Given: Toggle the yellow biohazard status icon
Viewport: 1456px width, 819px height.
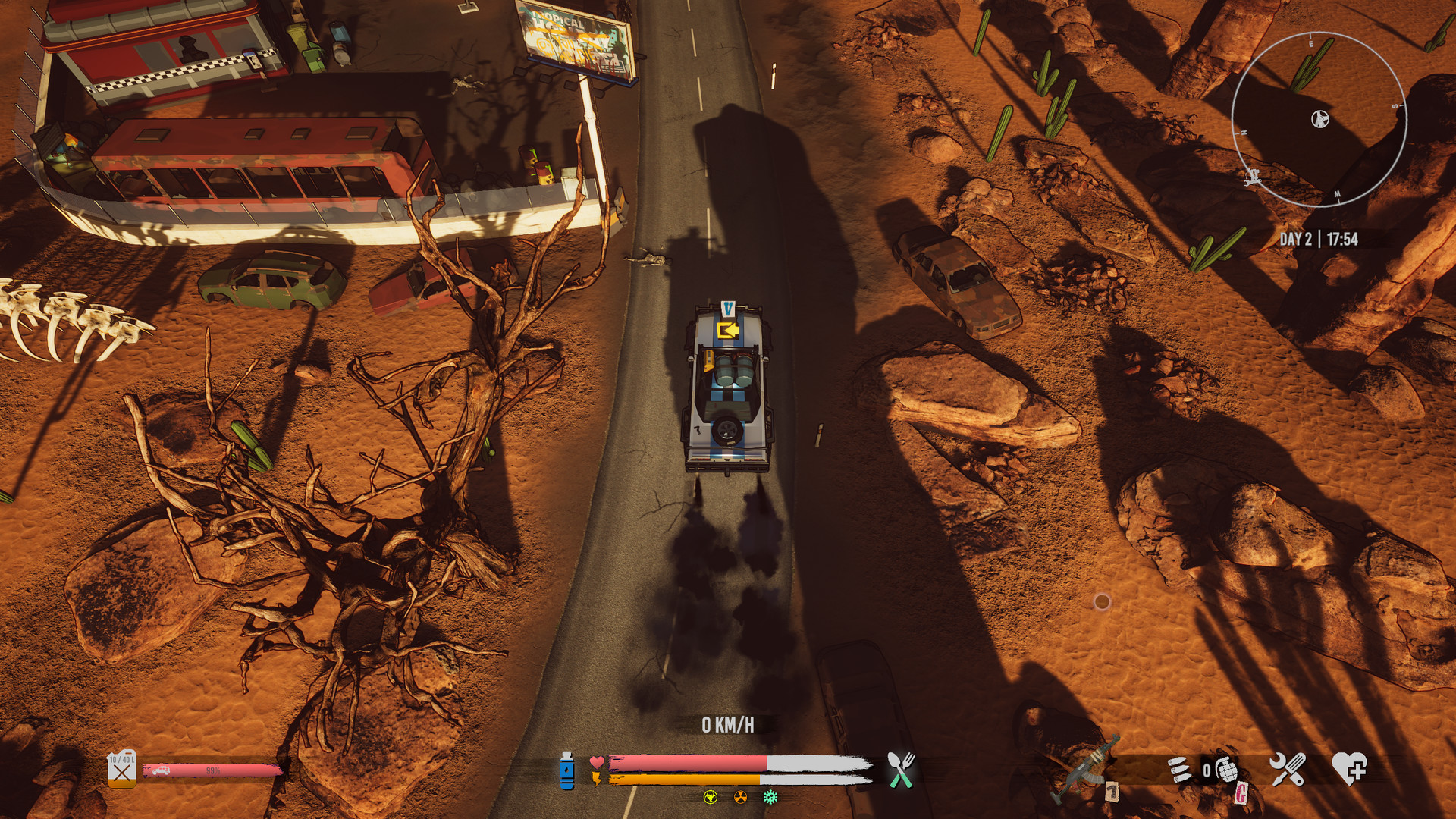Looking at the screenshot, I should coord(710,797).
